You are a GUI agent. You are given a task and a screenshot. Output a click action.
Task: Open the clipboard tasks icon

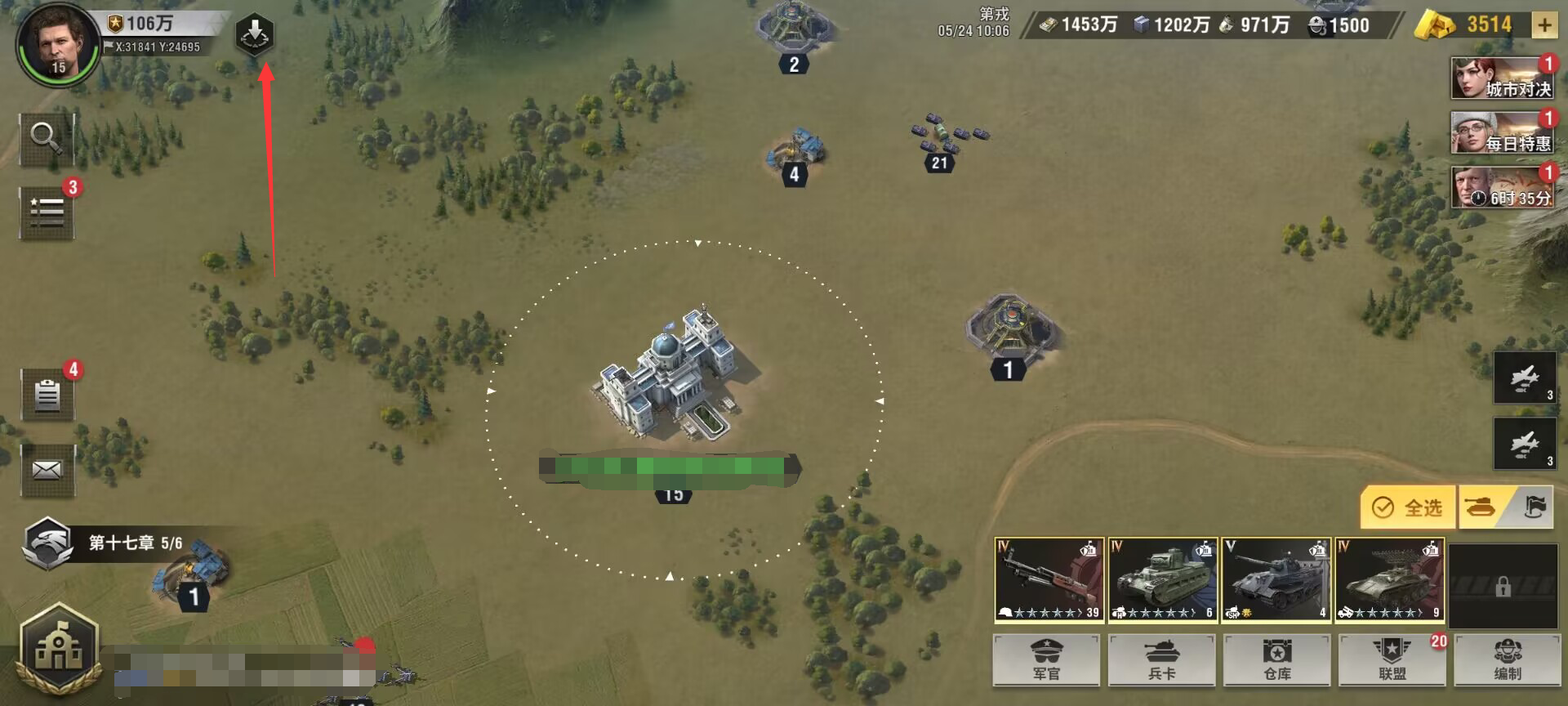pos(47,395)
